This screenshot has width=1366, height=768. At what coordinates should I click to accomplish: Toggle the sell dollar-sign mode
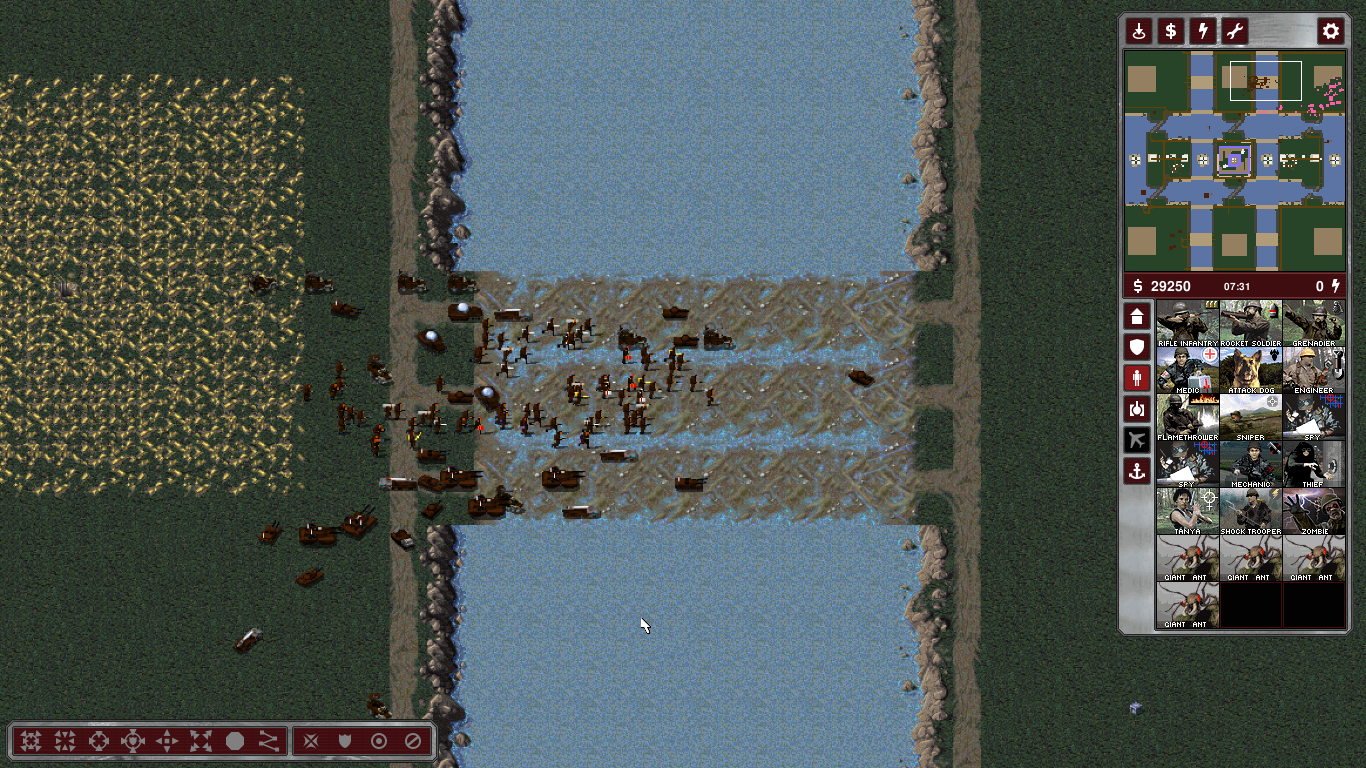coord(1170,31)
